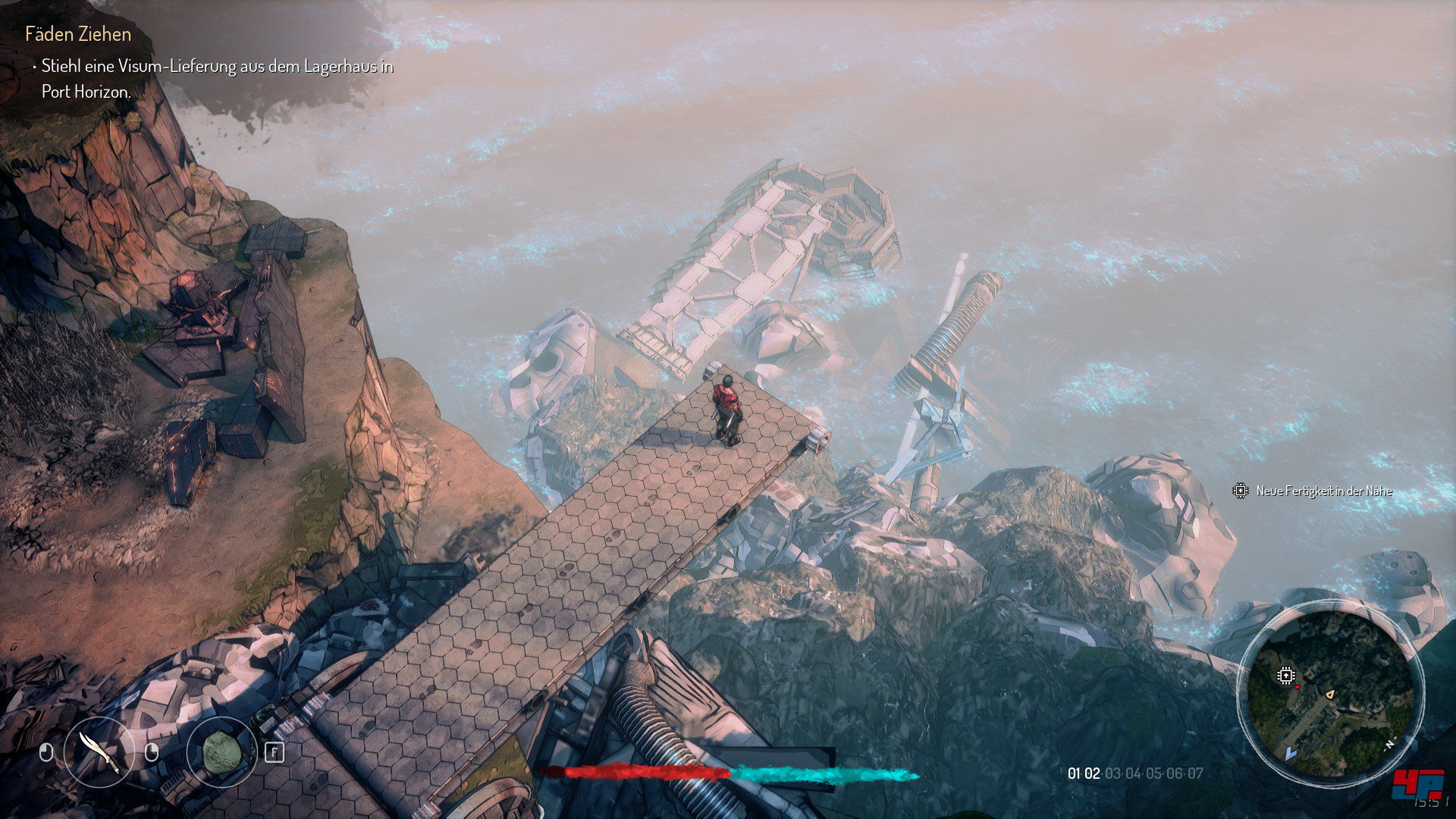Select the green stone item slot
This screenshot has width=1456, height=819.
click(x=221, y=752)
